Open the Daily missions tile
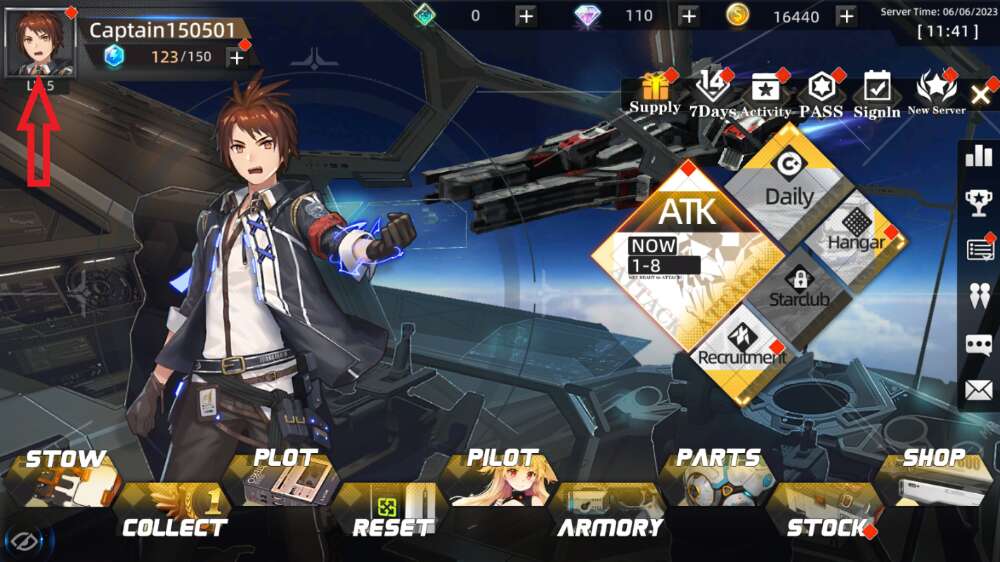 coord(789,185)
